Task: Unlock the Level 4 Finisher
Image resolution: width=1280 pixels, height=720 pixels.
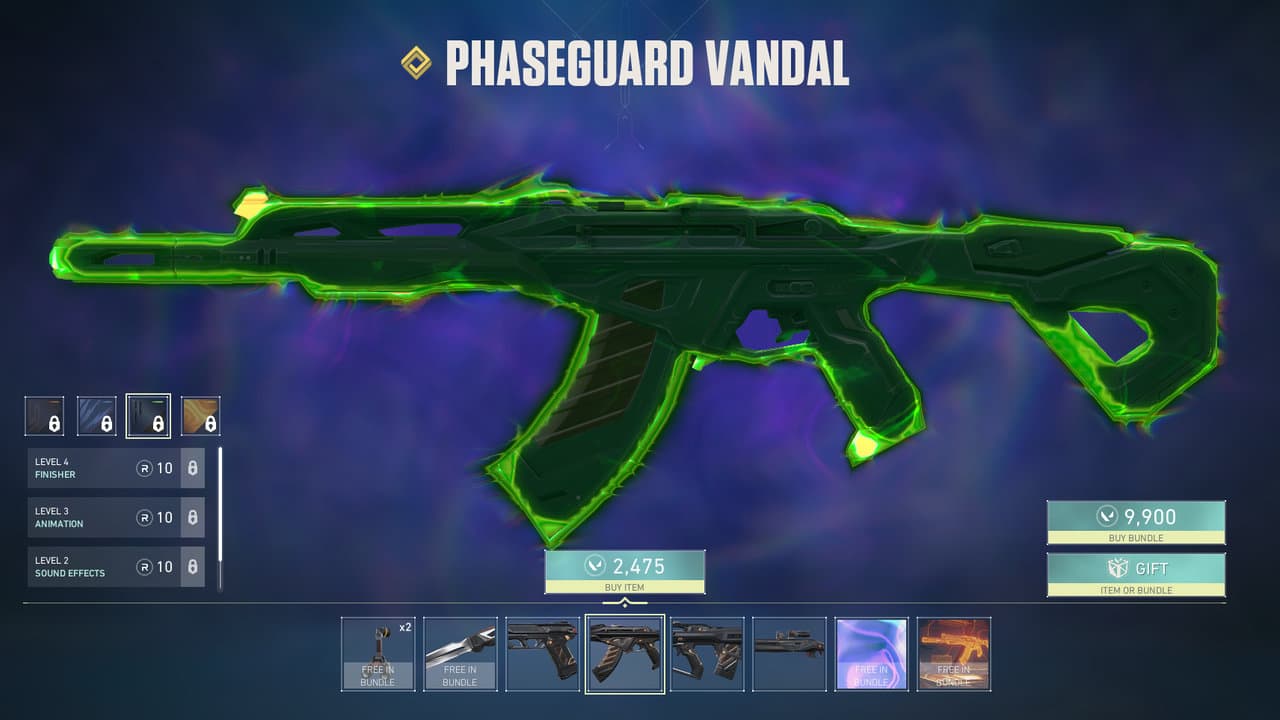Action: point(193,468)
